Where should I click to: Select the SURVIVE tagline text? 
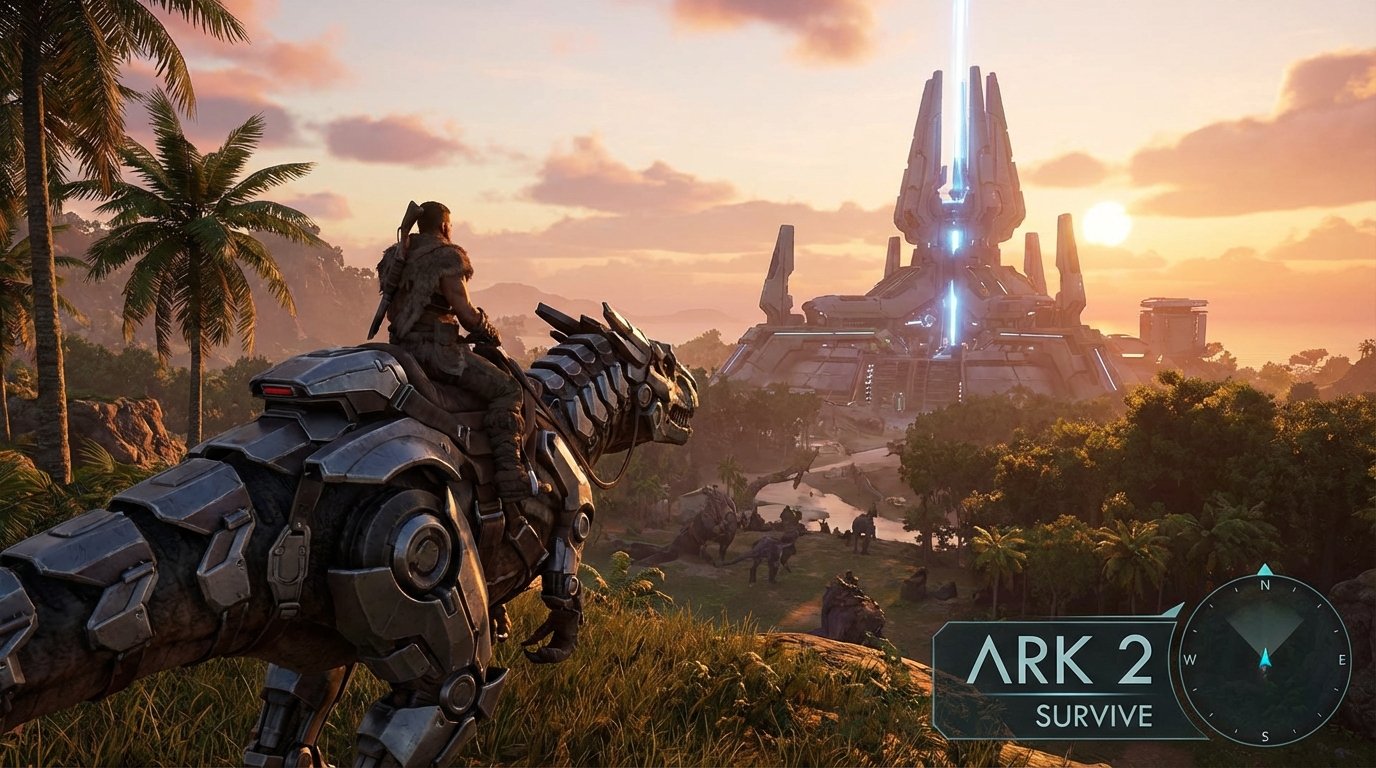pyautogui.click(x=1092, y=713)
